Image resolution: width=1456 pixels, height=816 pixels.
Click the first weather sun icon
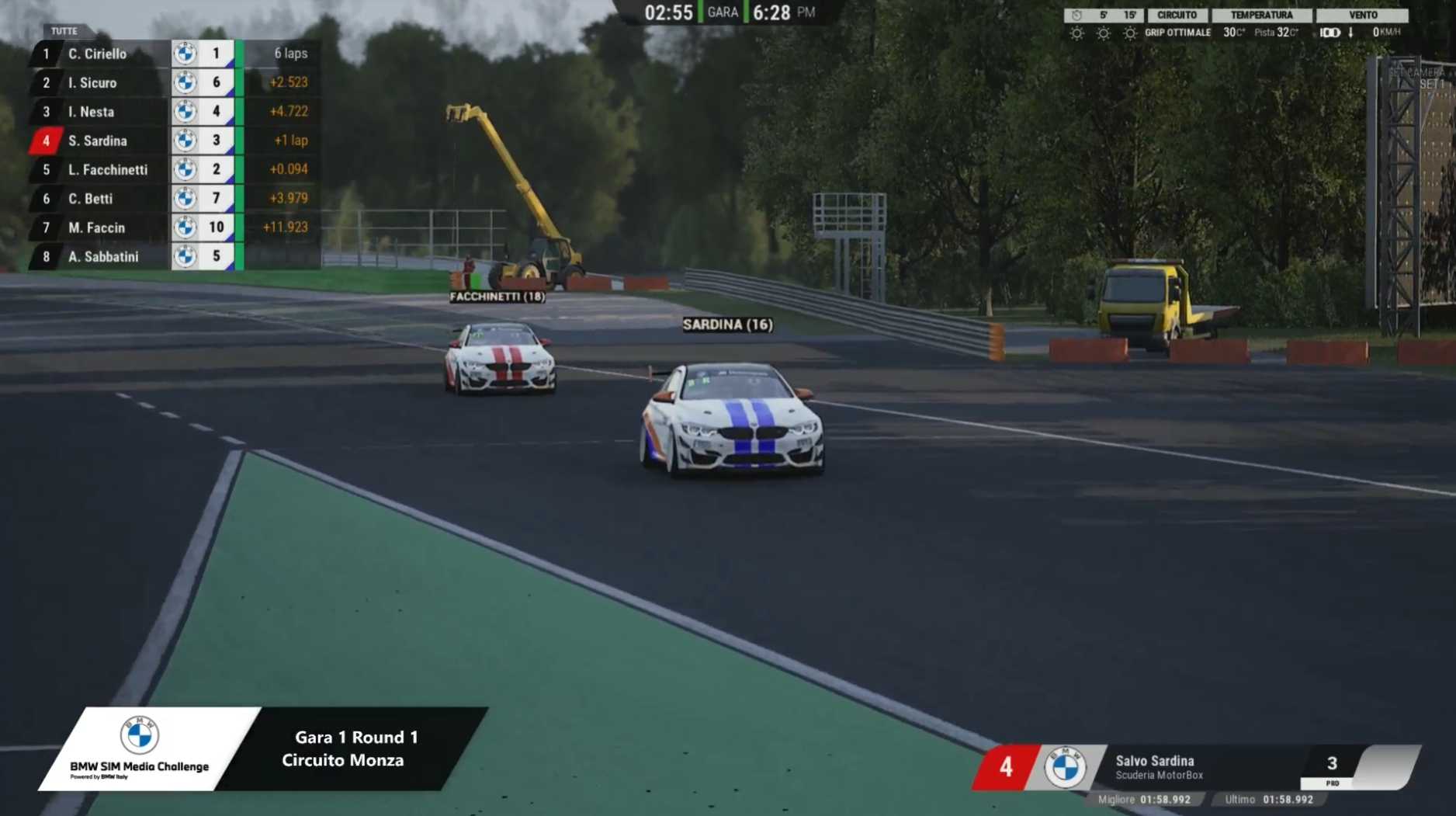(1075, 33)
